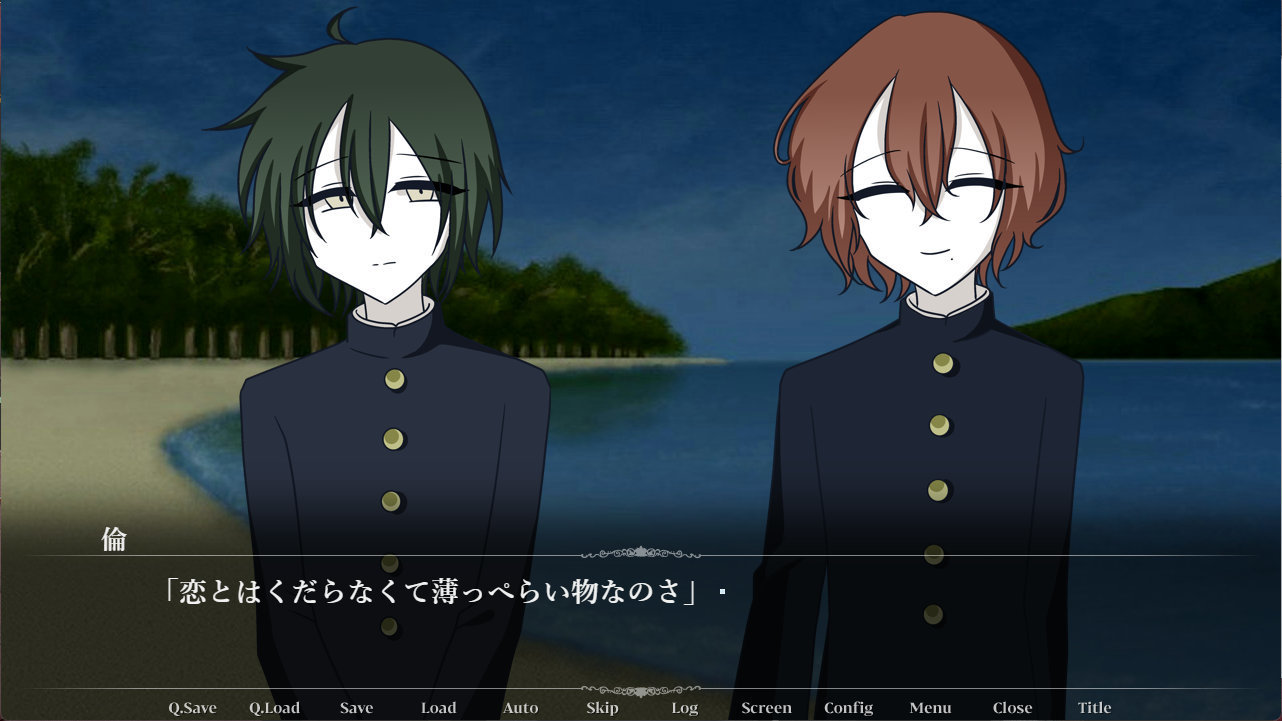1282x721 pixels.
Task: Open the message Log backlog
Action: [684, 707]
